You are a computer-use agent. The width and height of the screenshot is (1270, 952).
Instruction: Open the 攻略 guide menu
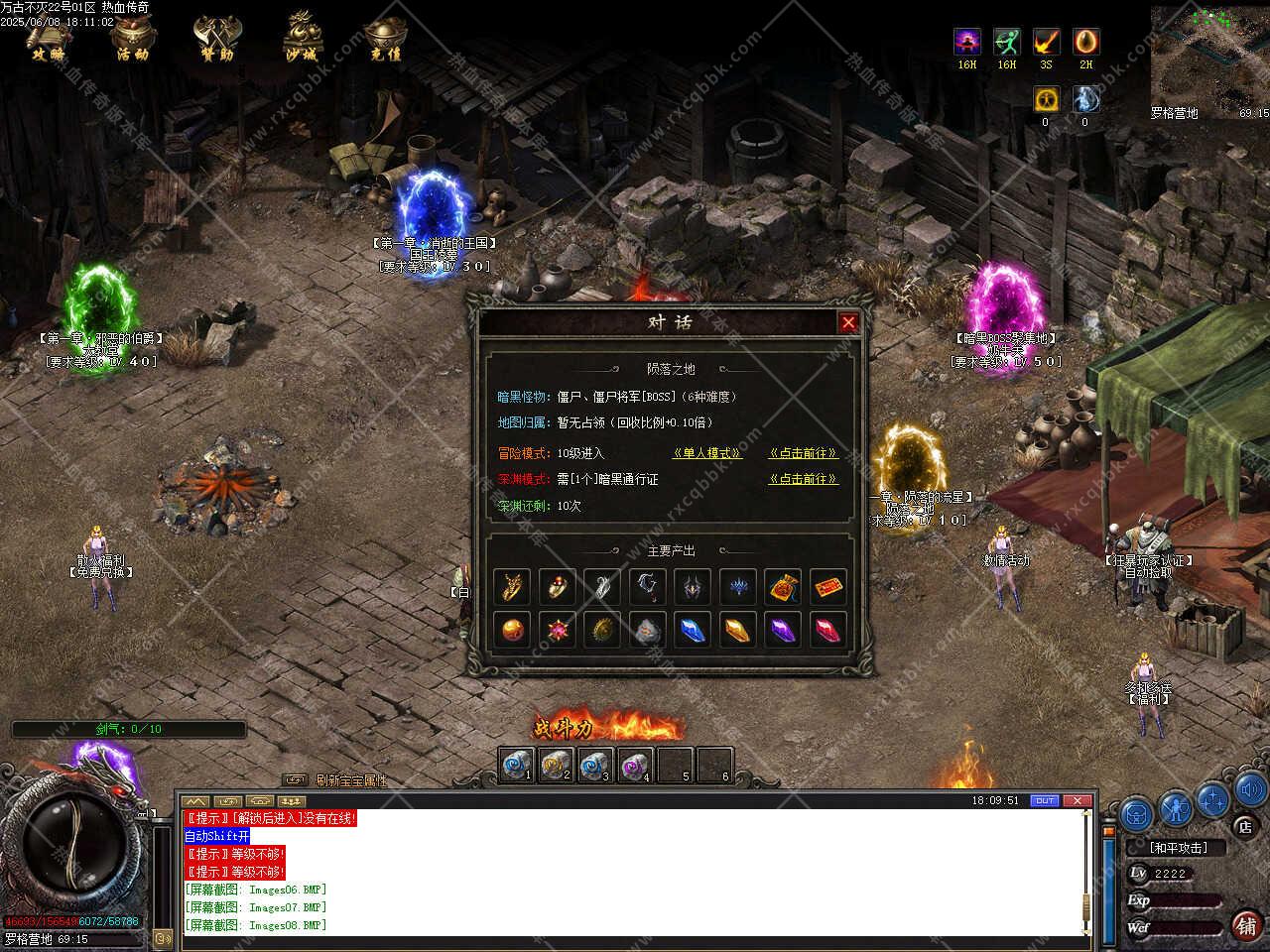click(x=49, y=38)
